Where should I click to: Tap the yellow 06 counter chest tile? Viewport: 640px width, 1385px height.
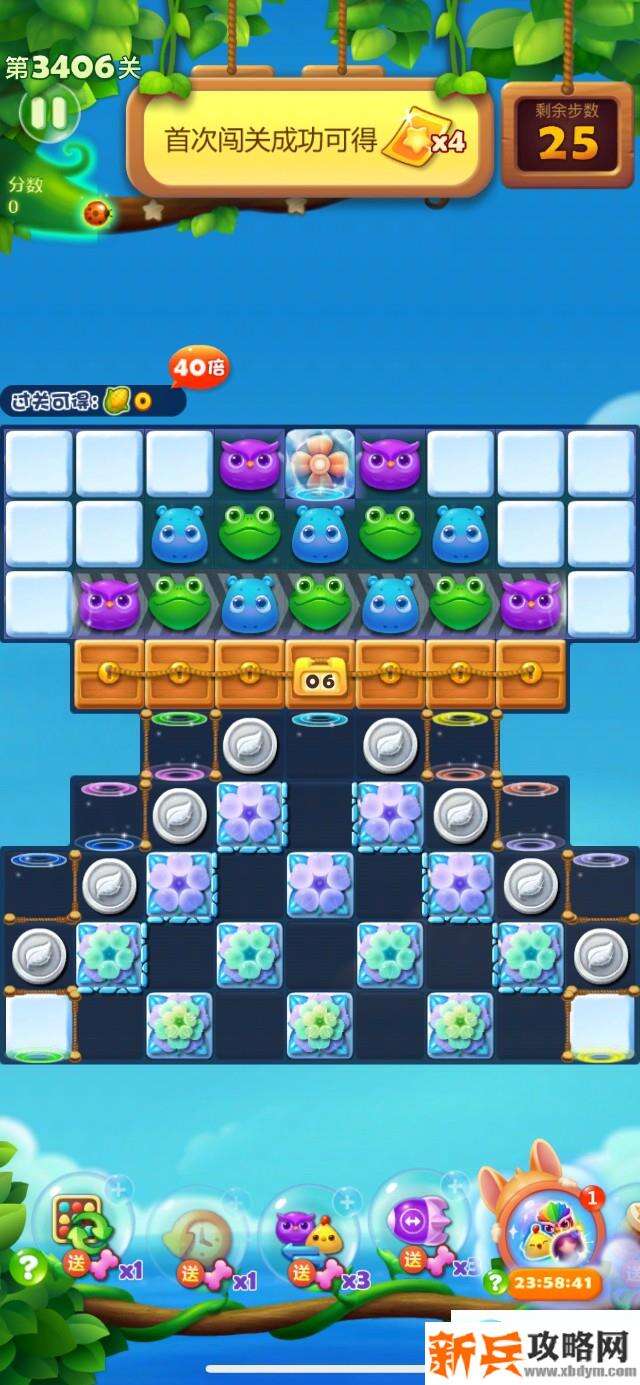pyautogui.click(x=320, y=676)
